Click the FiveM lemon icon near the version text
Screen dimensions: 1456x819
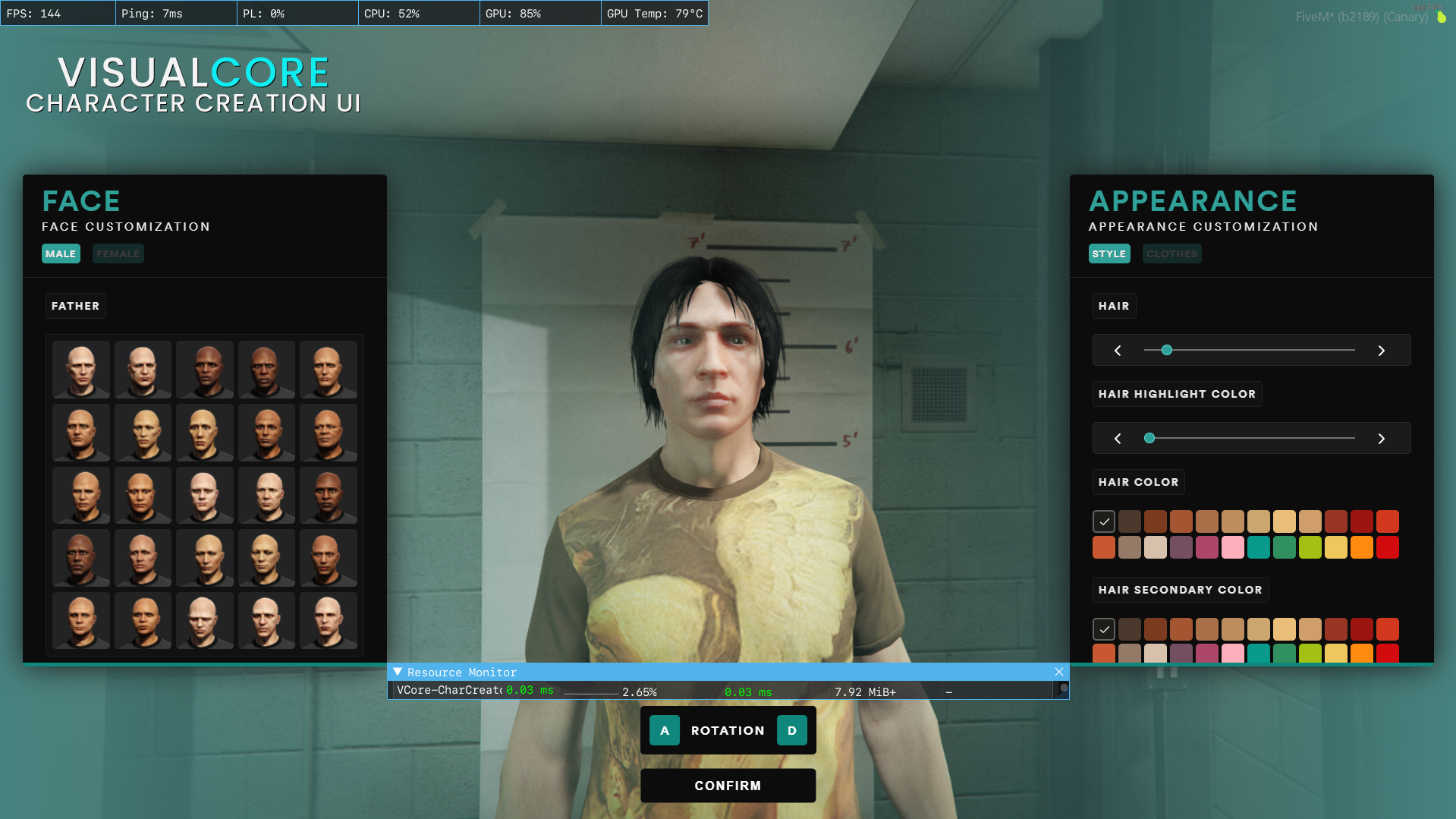(x=1440, y=17)
